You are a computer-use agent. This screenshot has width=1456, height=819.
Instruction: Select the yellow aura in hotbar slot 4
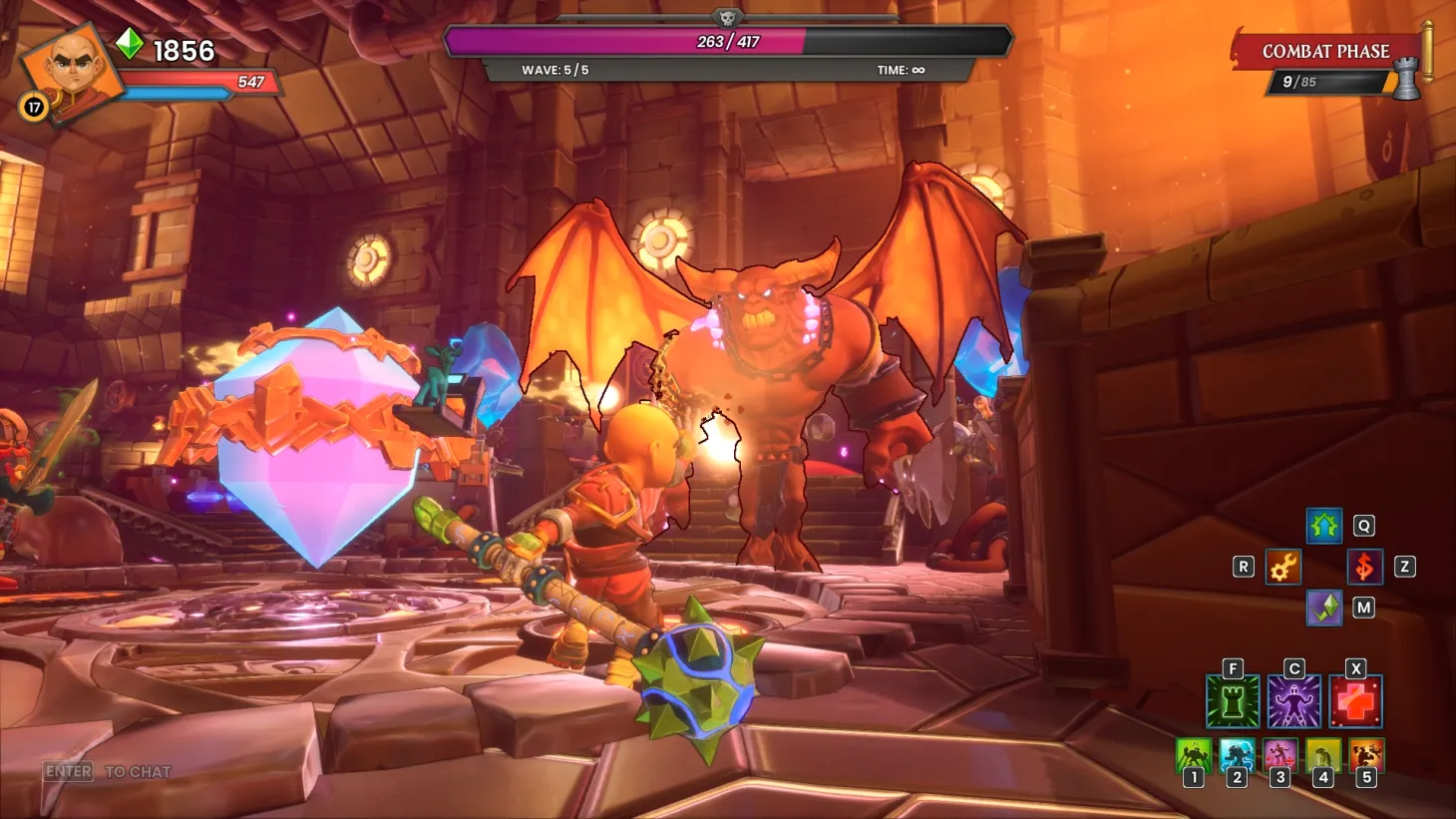coord(1321,756)
